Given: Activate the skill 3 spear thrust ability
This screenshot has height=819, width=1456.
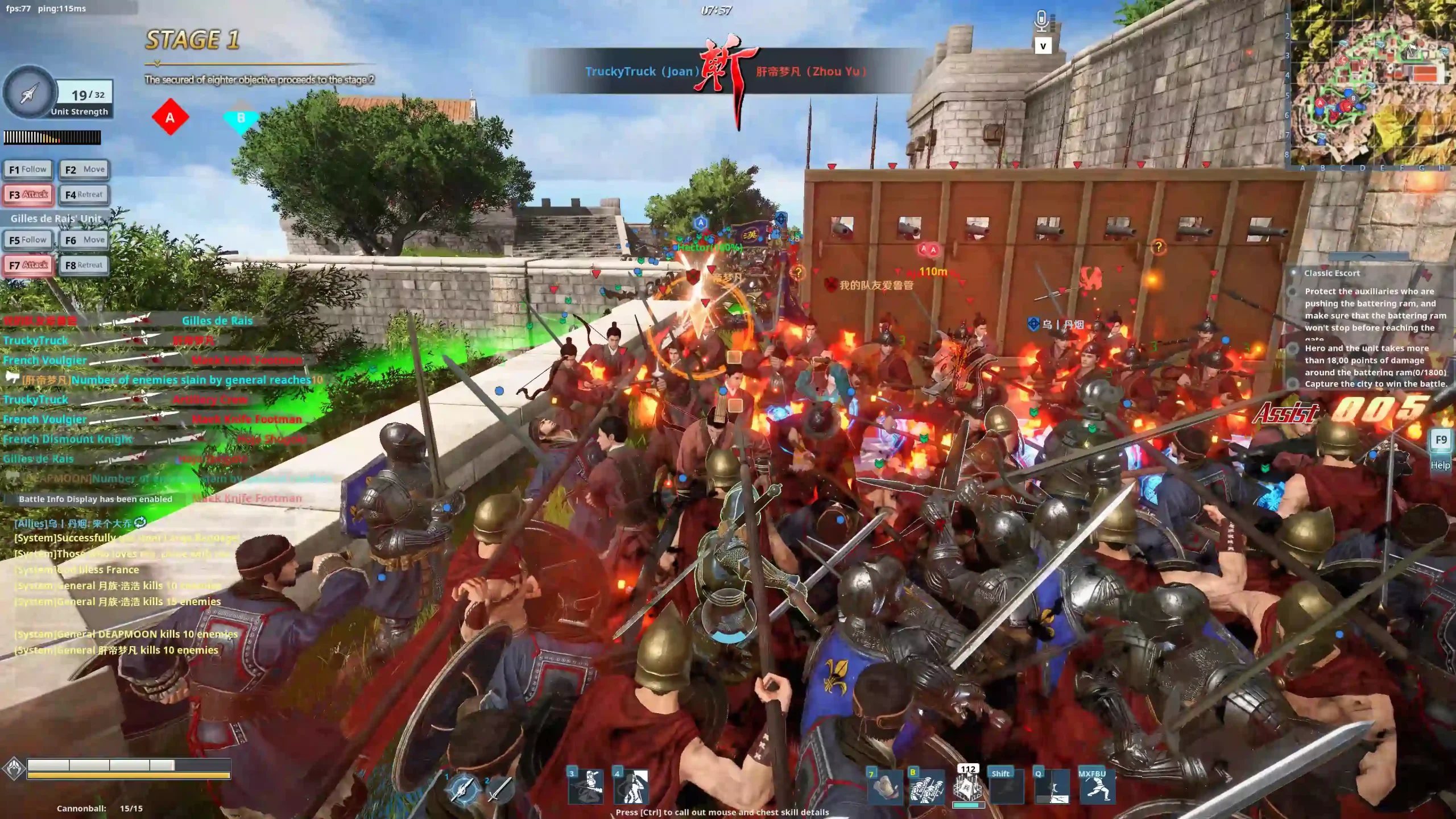Looking at the screenshot, I should point(586,787).
